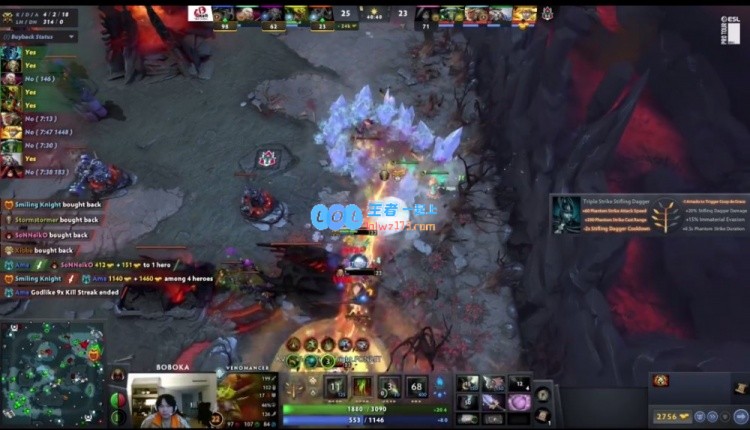750x430 pixels.
Task: Click the round neutral item slot
Action: [542, 393]
